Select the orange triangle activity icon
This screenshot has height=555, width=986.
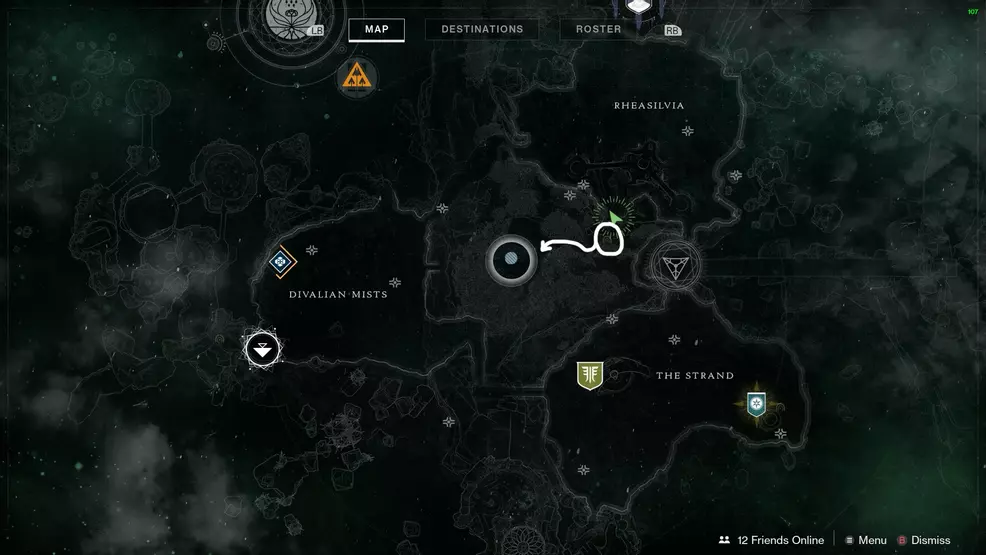tap(355, 75)
